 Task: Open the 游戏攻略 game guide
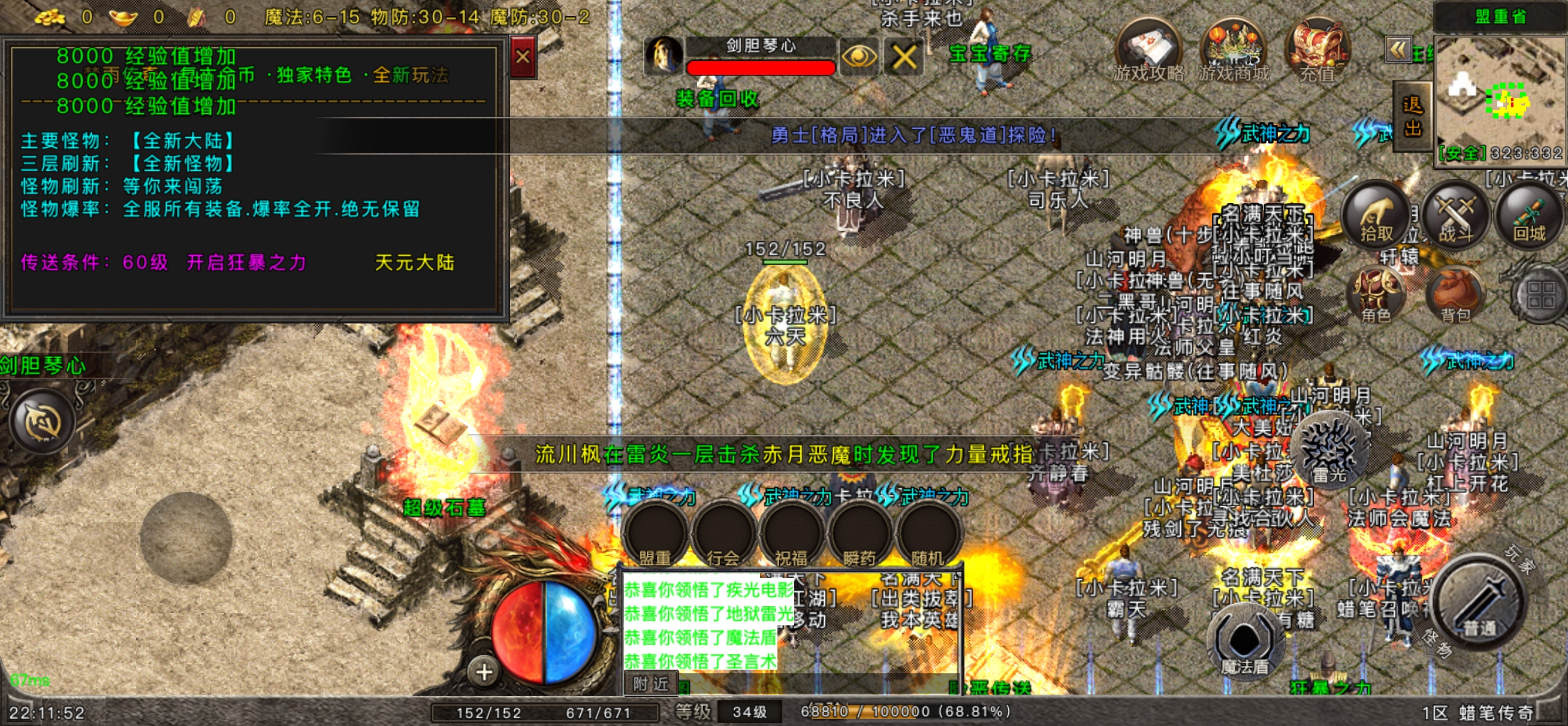1148,49
